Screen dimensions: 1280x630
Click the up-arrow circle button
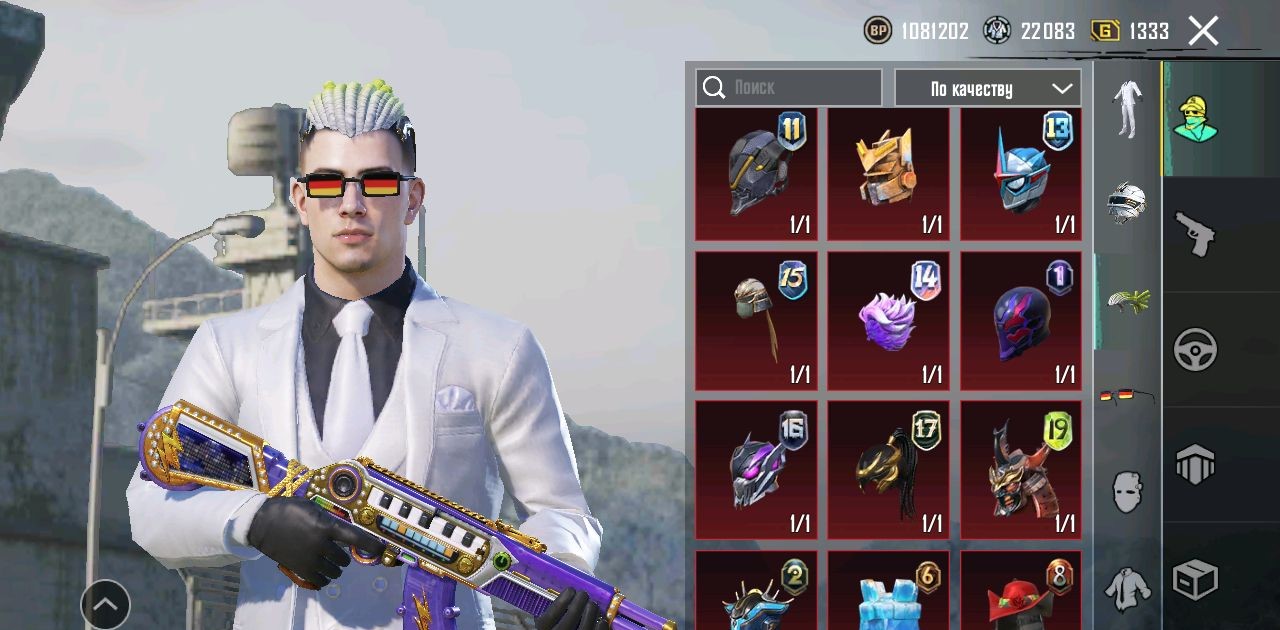[x=105, y=604]
